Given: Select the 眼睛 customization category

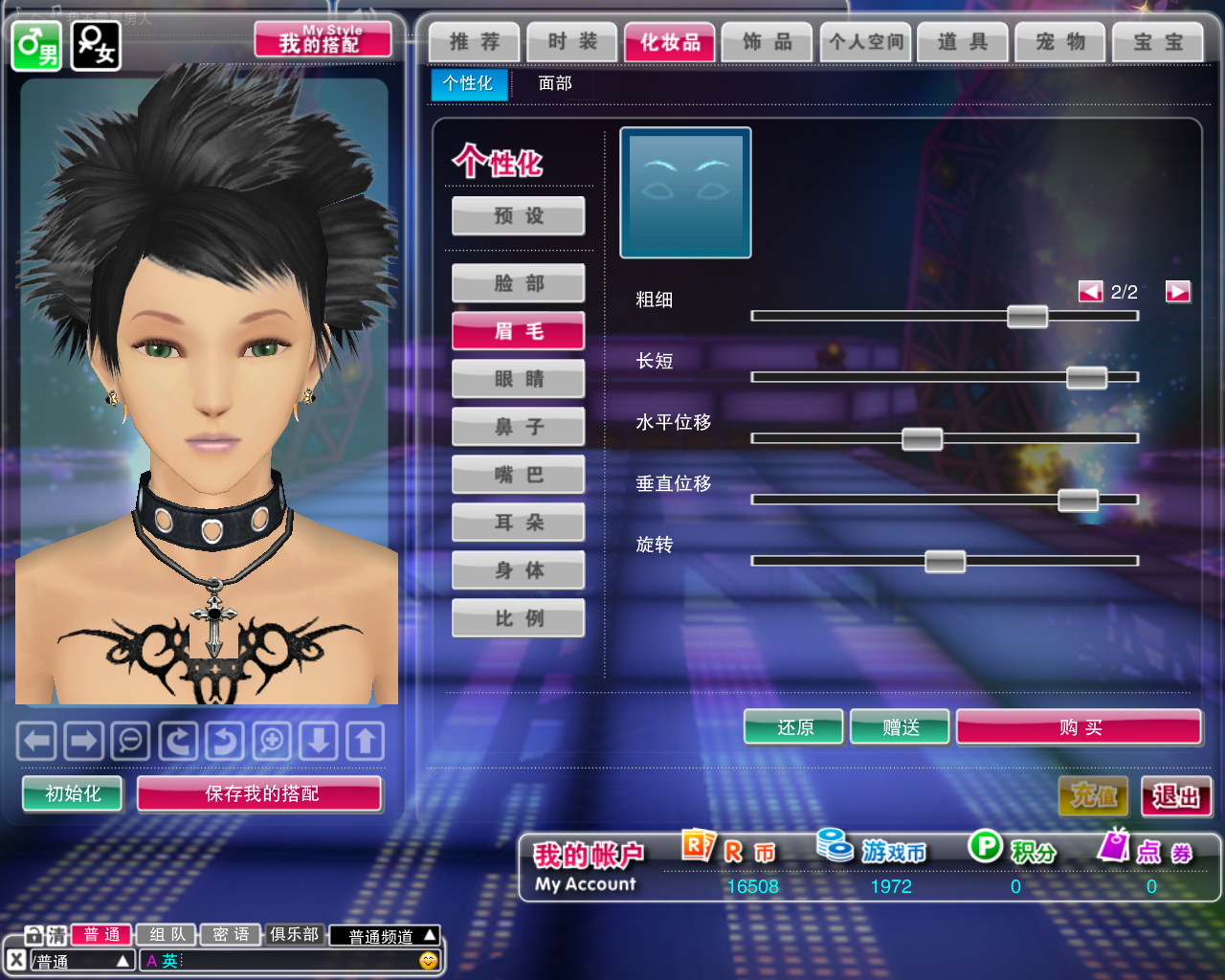Looking at the screenshot, I should click(519, 379).
